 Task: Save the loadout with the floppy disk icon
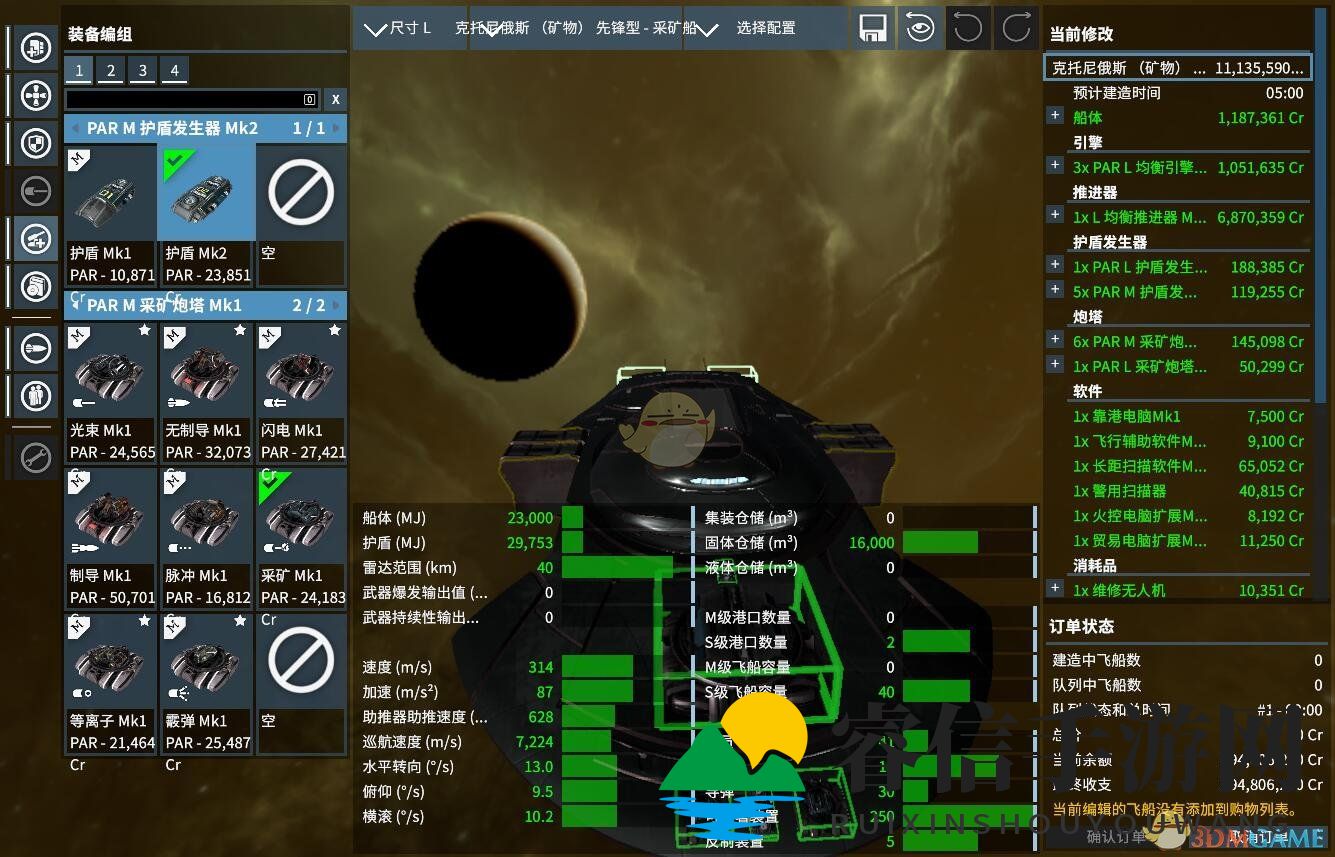(873, 28)
